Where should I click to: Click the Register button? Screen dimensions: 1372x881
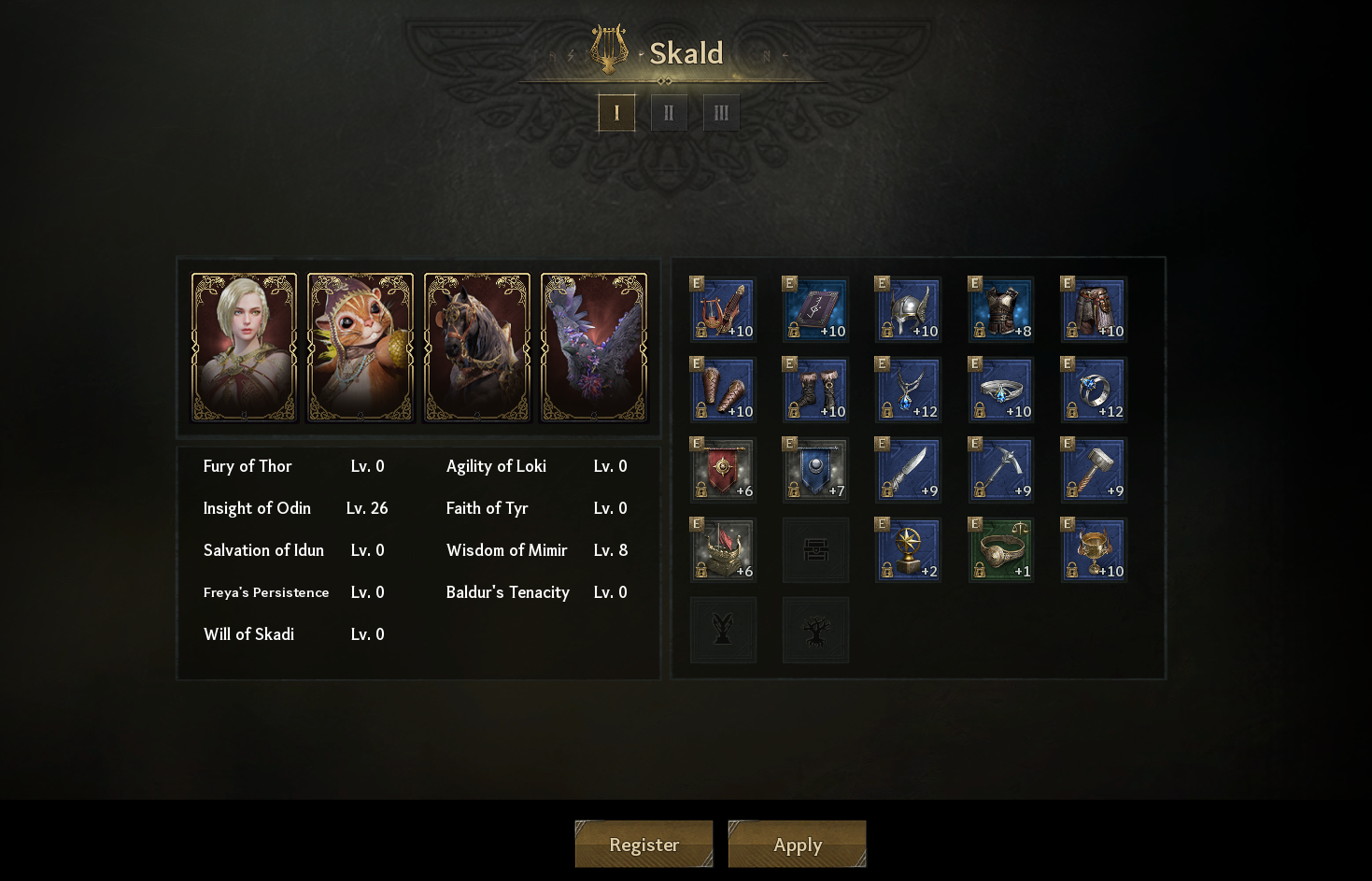point(644,845)
